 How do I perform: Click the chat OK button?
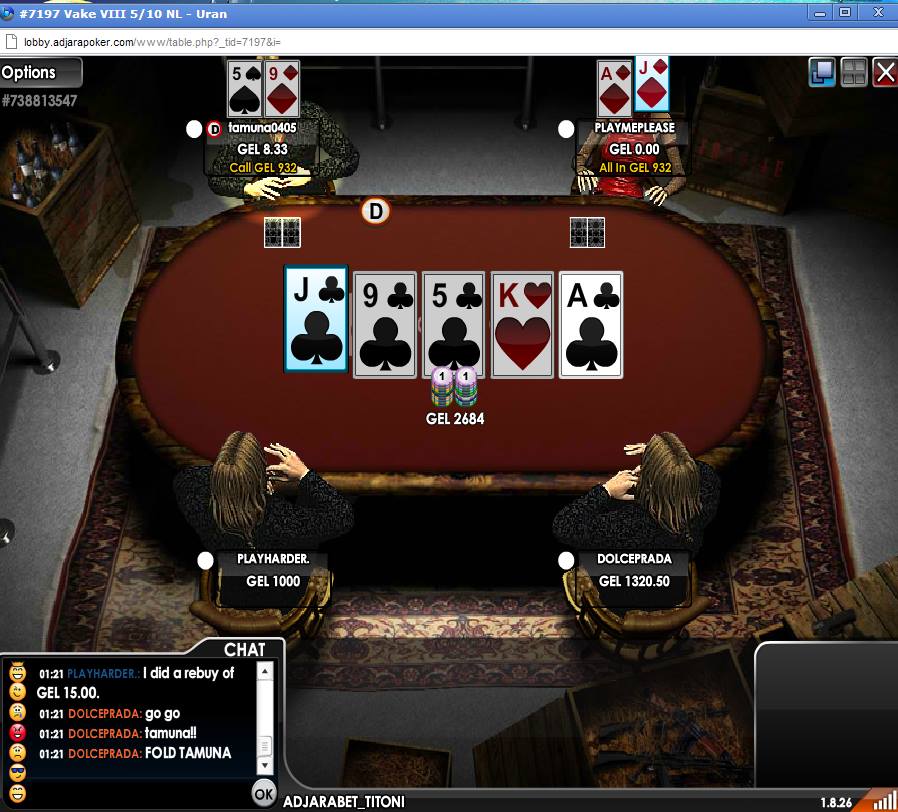point(264,793)
